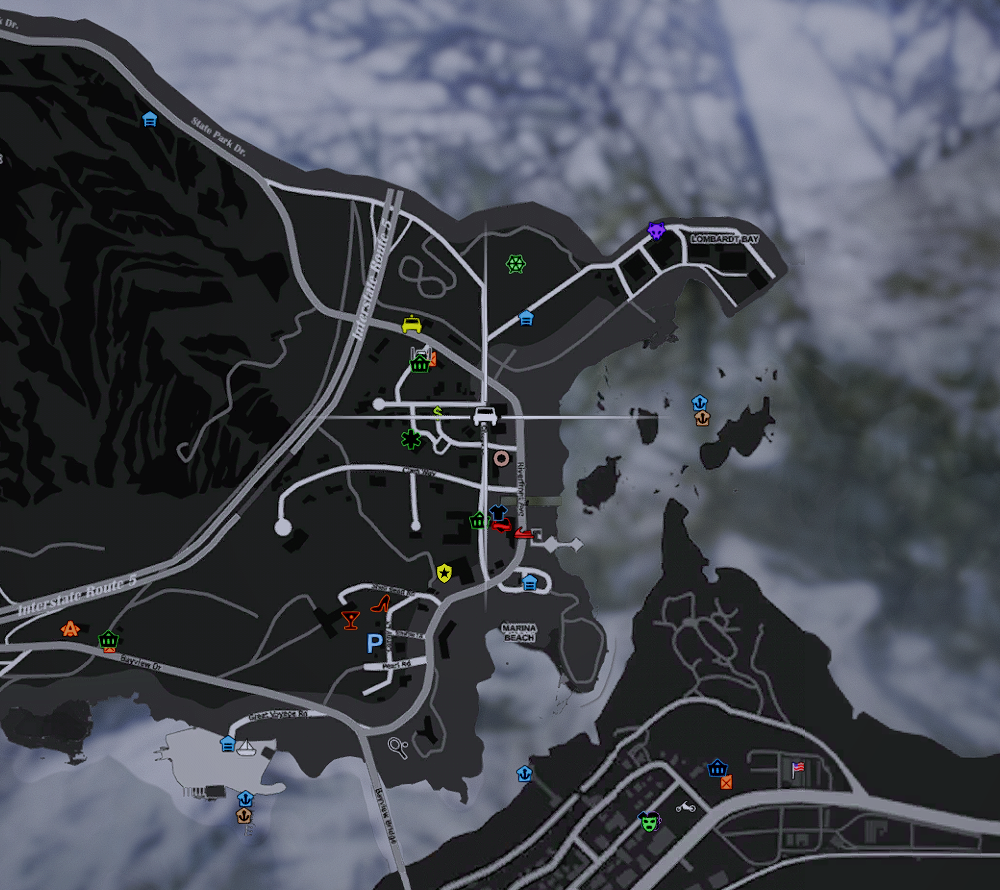Select the white car marker
1000x890 pixels.
[x=485, y=415]
